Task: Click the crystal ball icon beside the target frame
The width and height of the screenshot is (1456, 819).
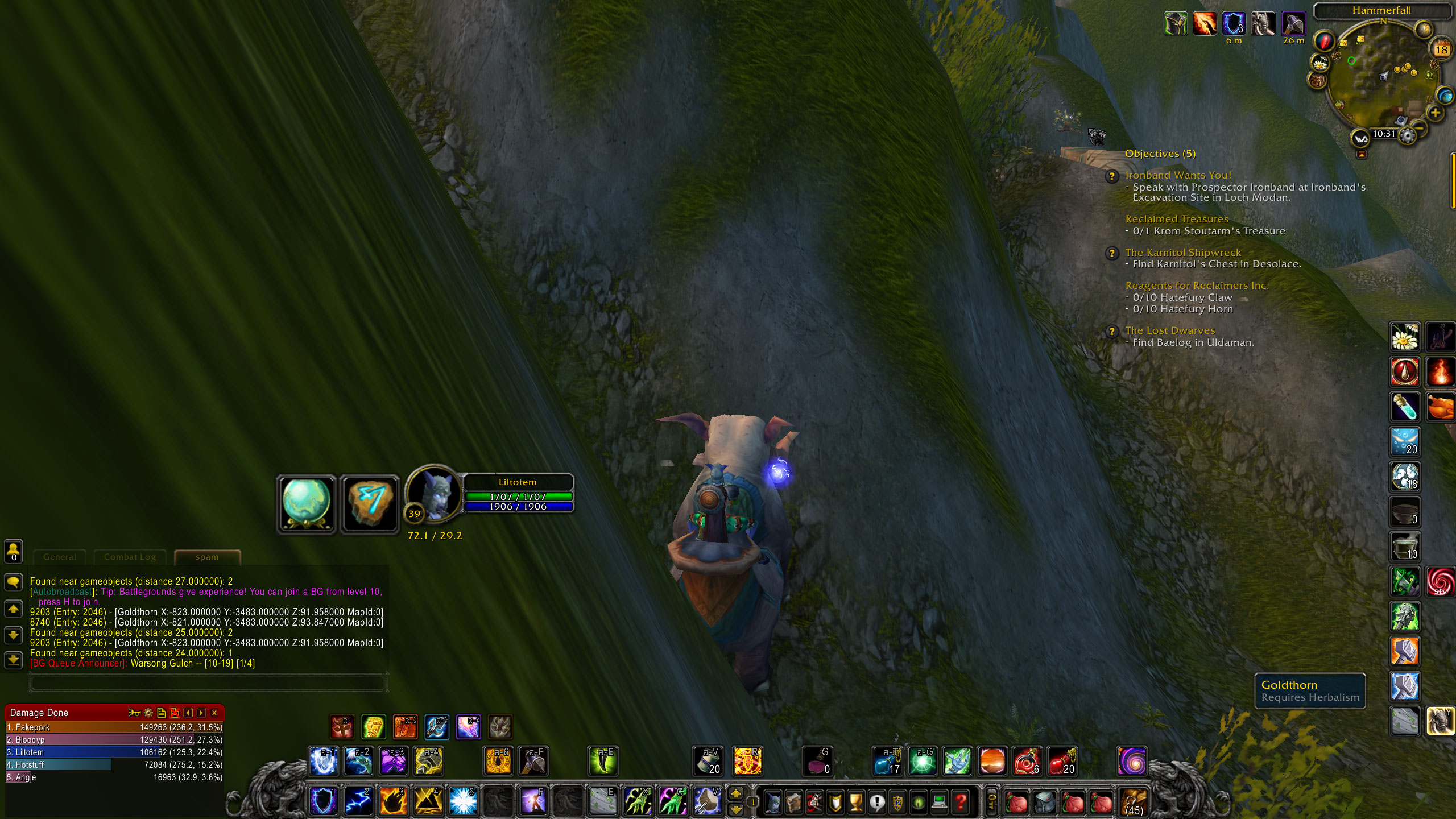Action: [x=305, y=503]
